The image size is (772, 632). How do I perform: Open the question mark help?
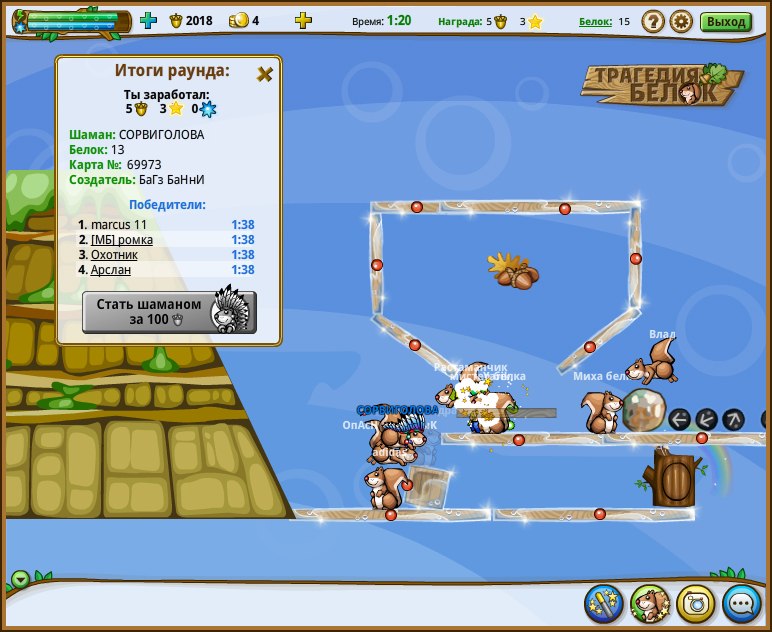coord(652,21)
